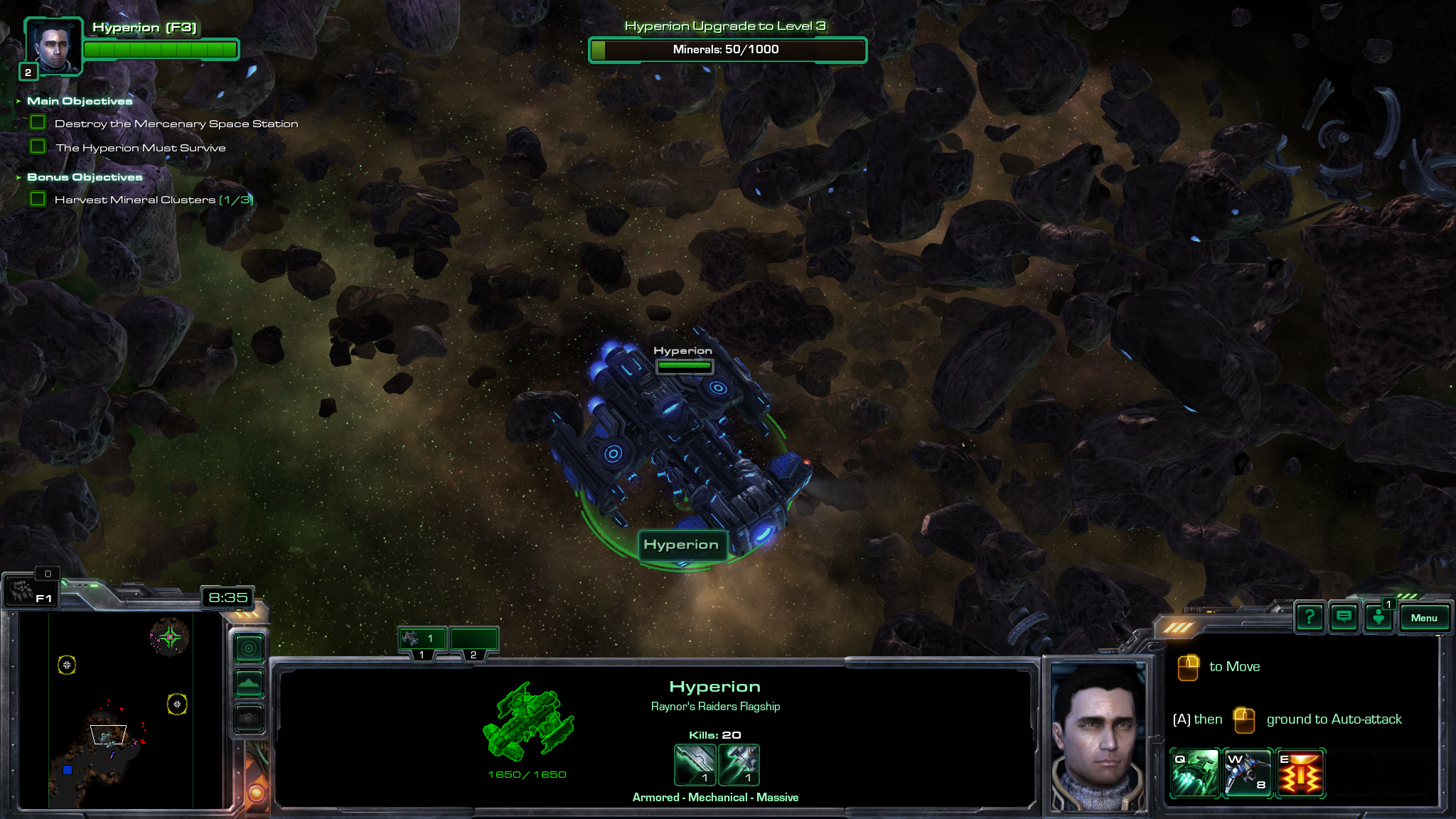1456x819 pixels.
Task: Toggle minimap terrain display
Action: [249, 683]
